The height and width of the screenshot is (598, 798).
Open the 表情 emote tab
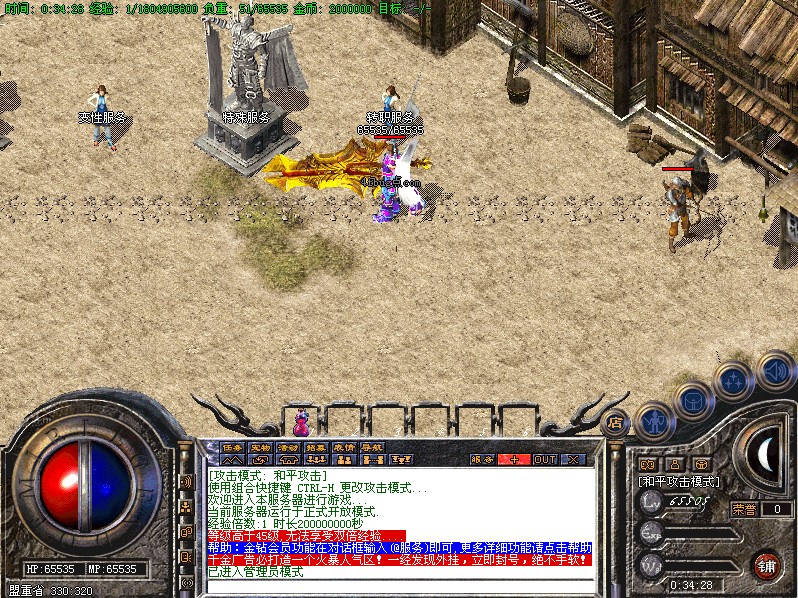[345, 447]
